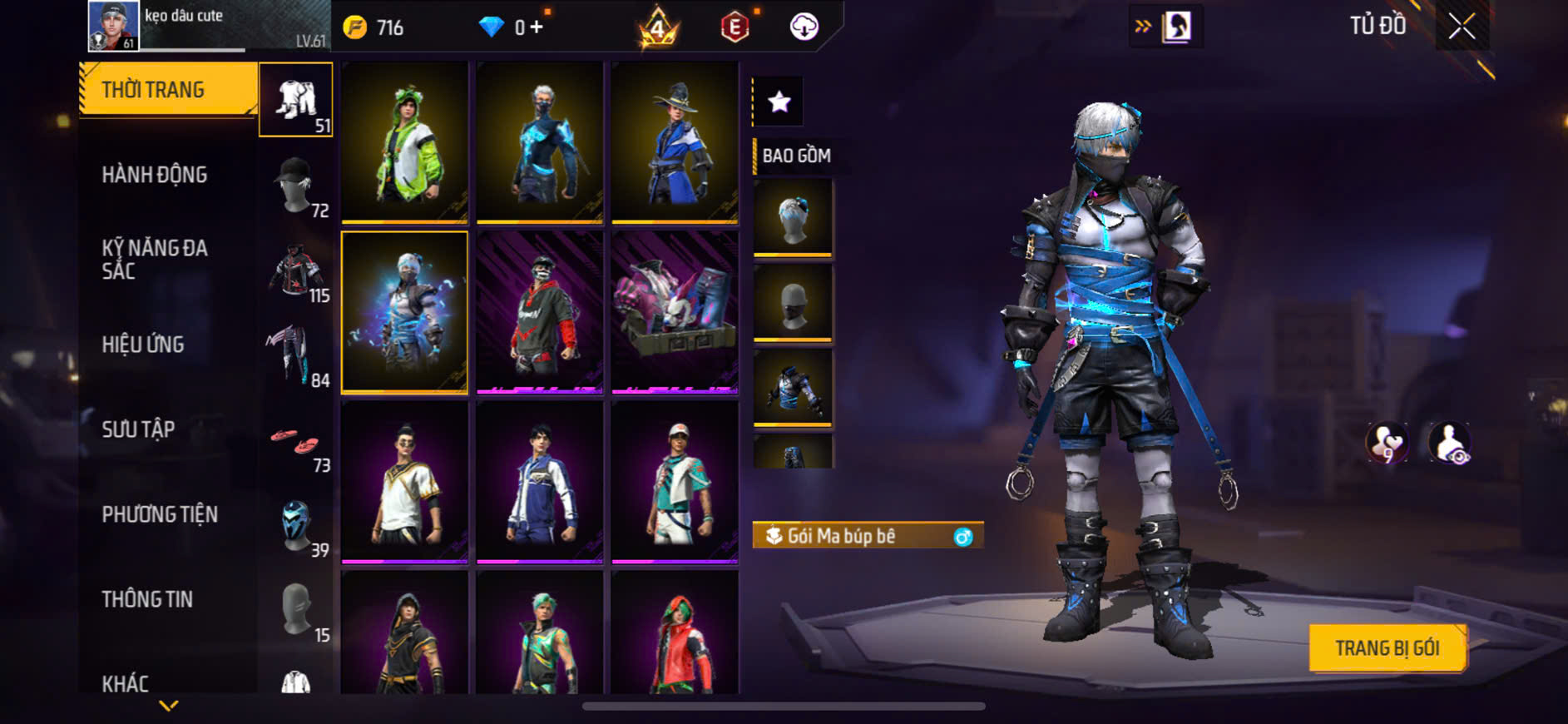The height and width of the screenshot is (724, 1568).
Task: Click the TRANG BỊ GÓI equip button
Action: (1387, 647)
